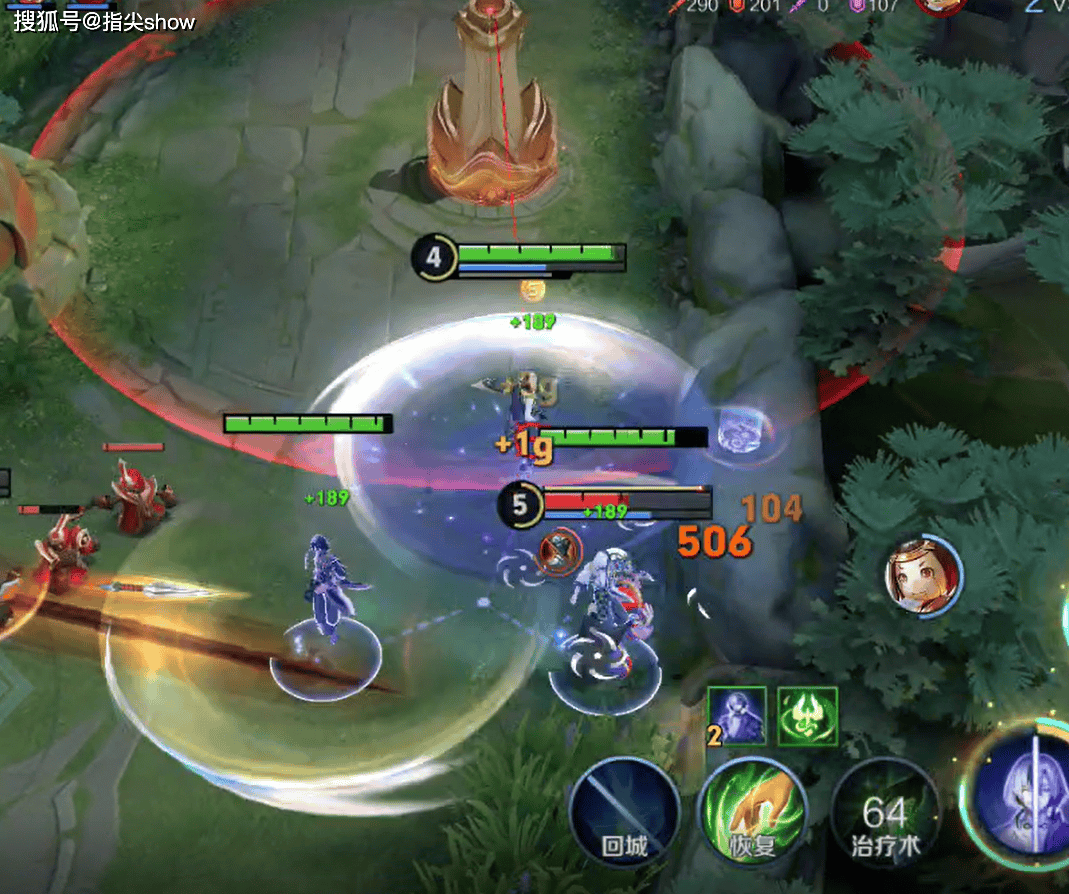Select the 治疗术 heal spell on cooldown

885,812
